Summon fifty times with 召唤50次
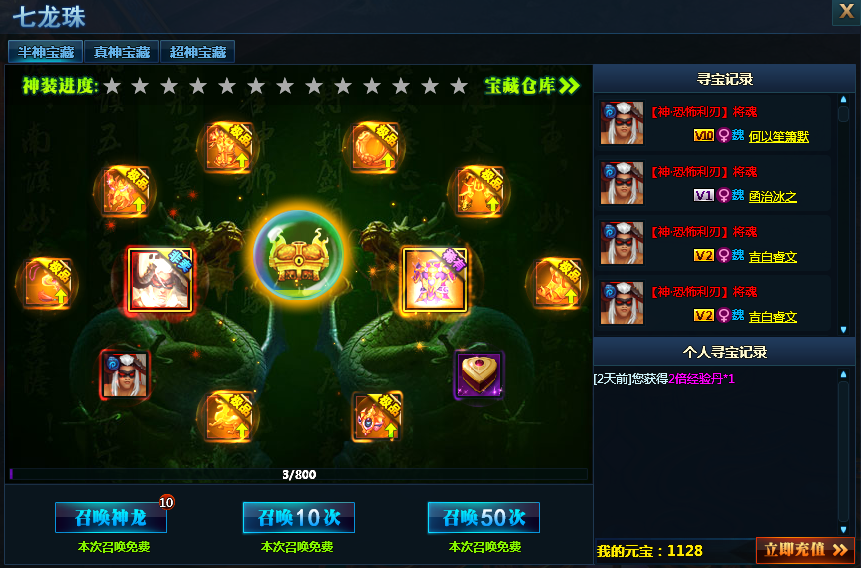861x568 pixels. [x=483, y=517]
